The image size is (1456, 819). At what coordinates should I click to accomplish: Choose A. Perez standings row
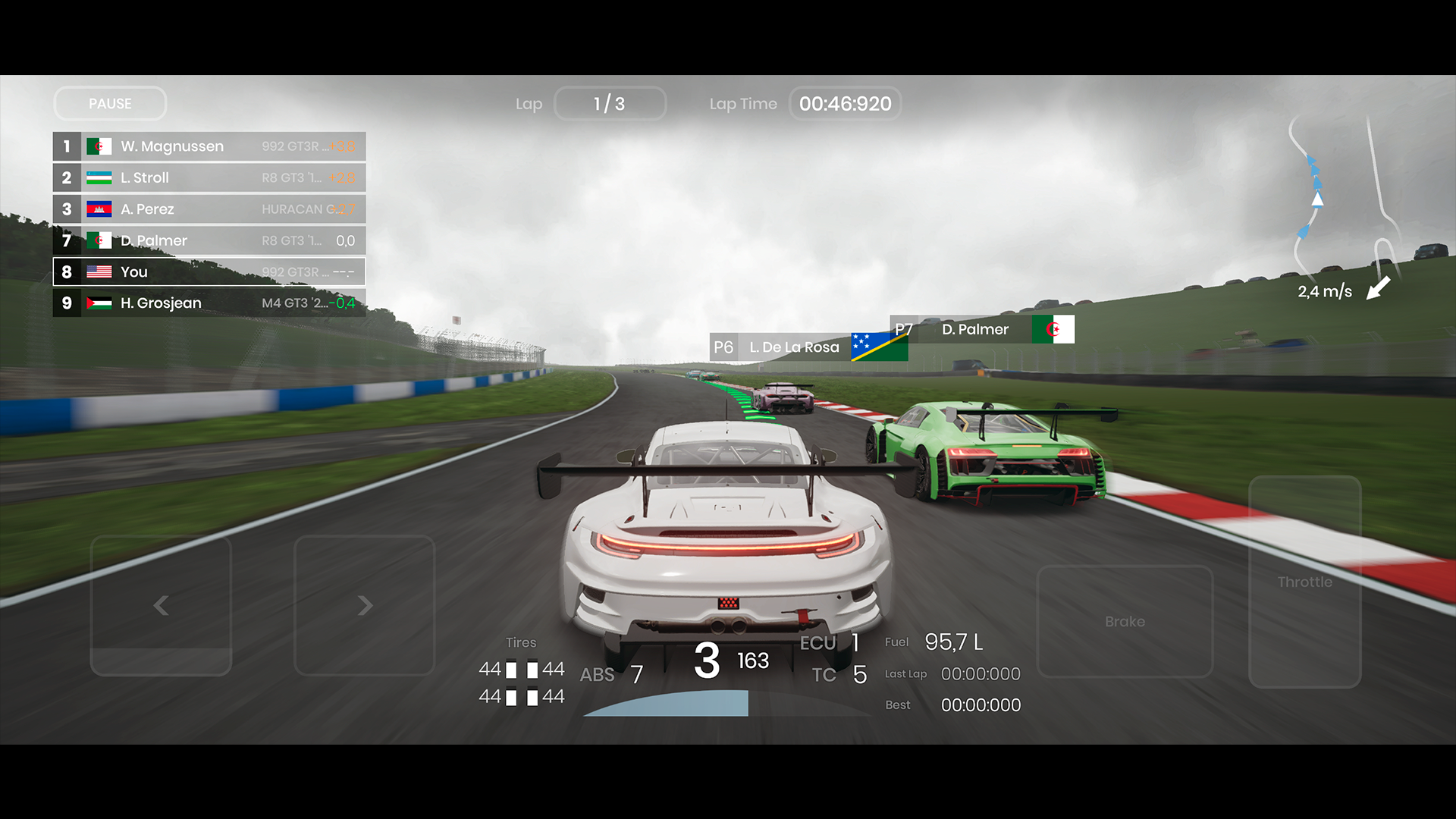coord(209,209)
